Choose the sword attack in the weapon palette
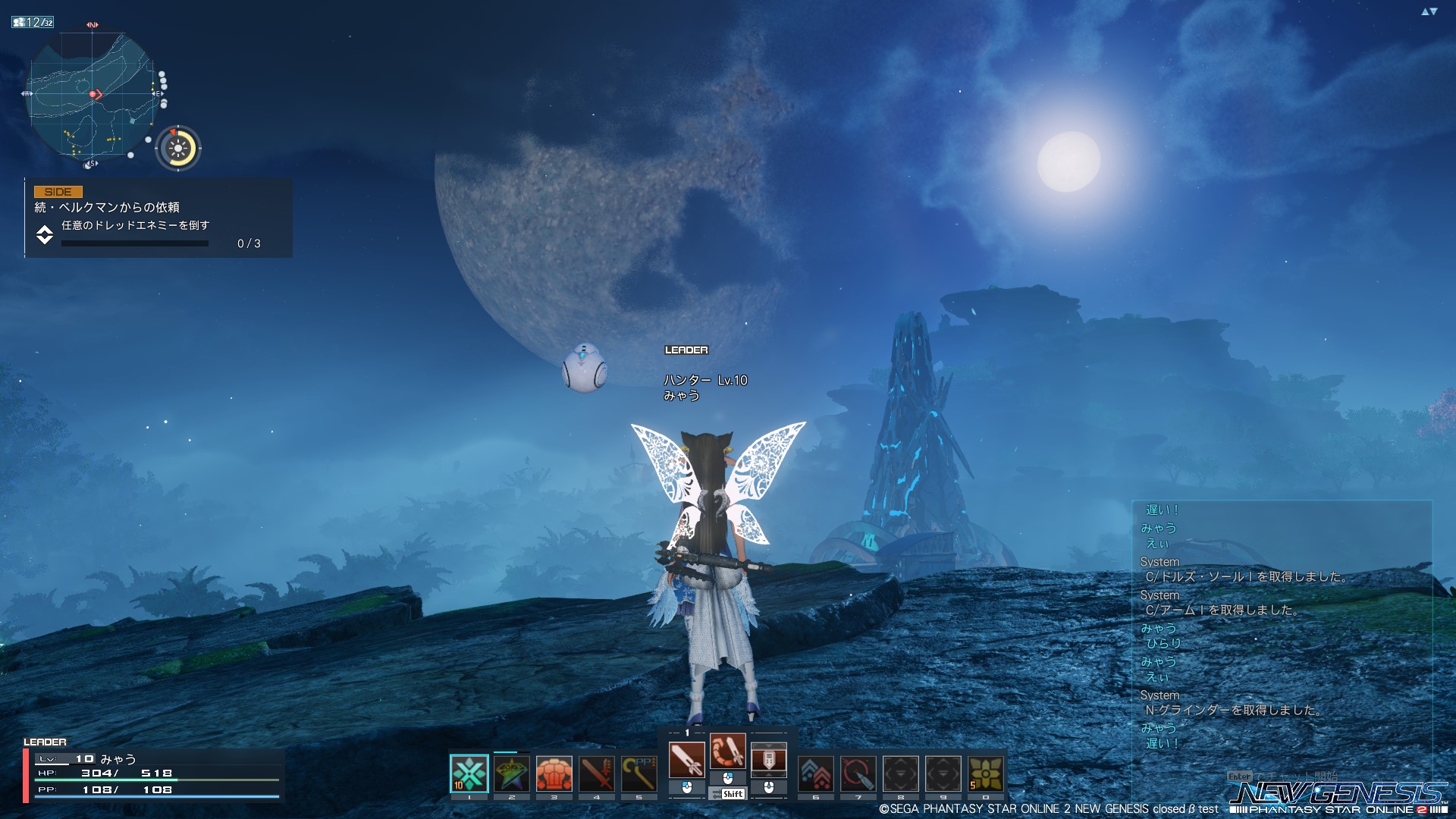1456x819 pixels. pyautogui.click(x=687, y=759)
